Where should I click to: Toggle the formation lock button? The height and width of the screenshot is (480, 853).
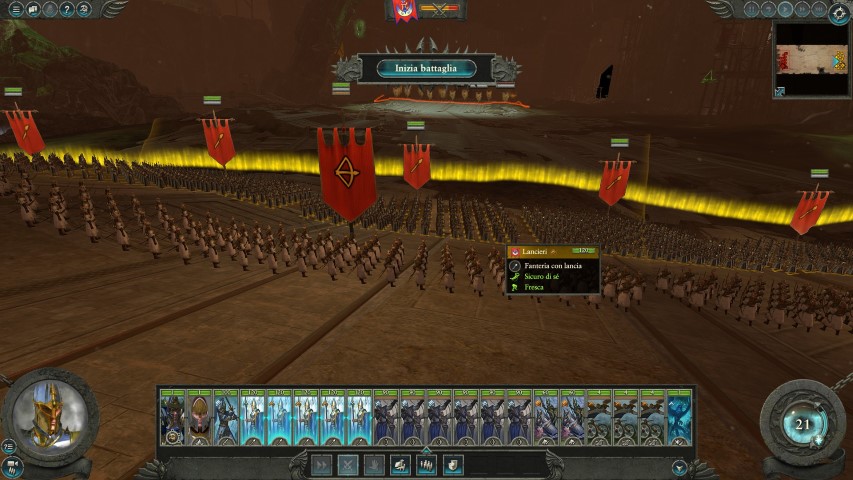pyautogui.click(x=426, y=464)
